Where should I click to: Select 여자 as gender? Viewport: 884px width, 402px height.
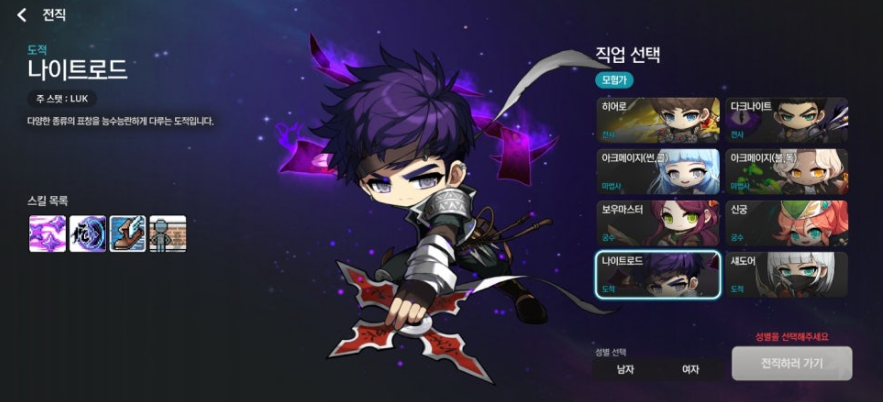coord(690,369)
